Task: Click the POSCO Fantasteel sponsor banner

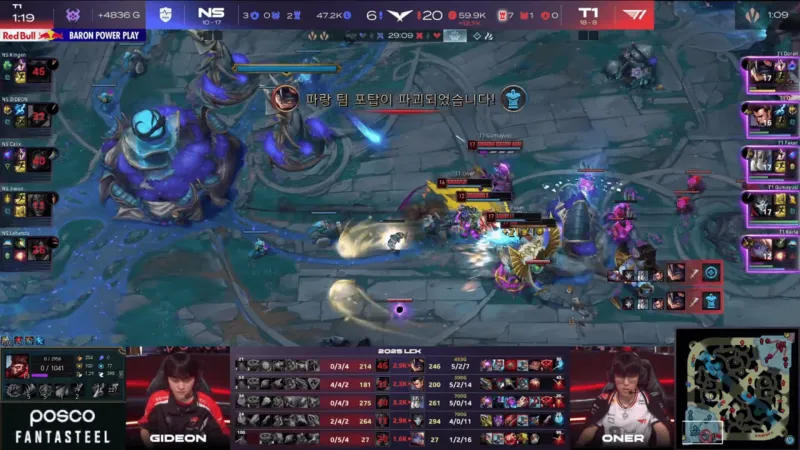Action: click(x=62, y=425)
